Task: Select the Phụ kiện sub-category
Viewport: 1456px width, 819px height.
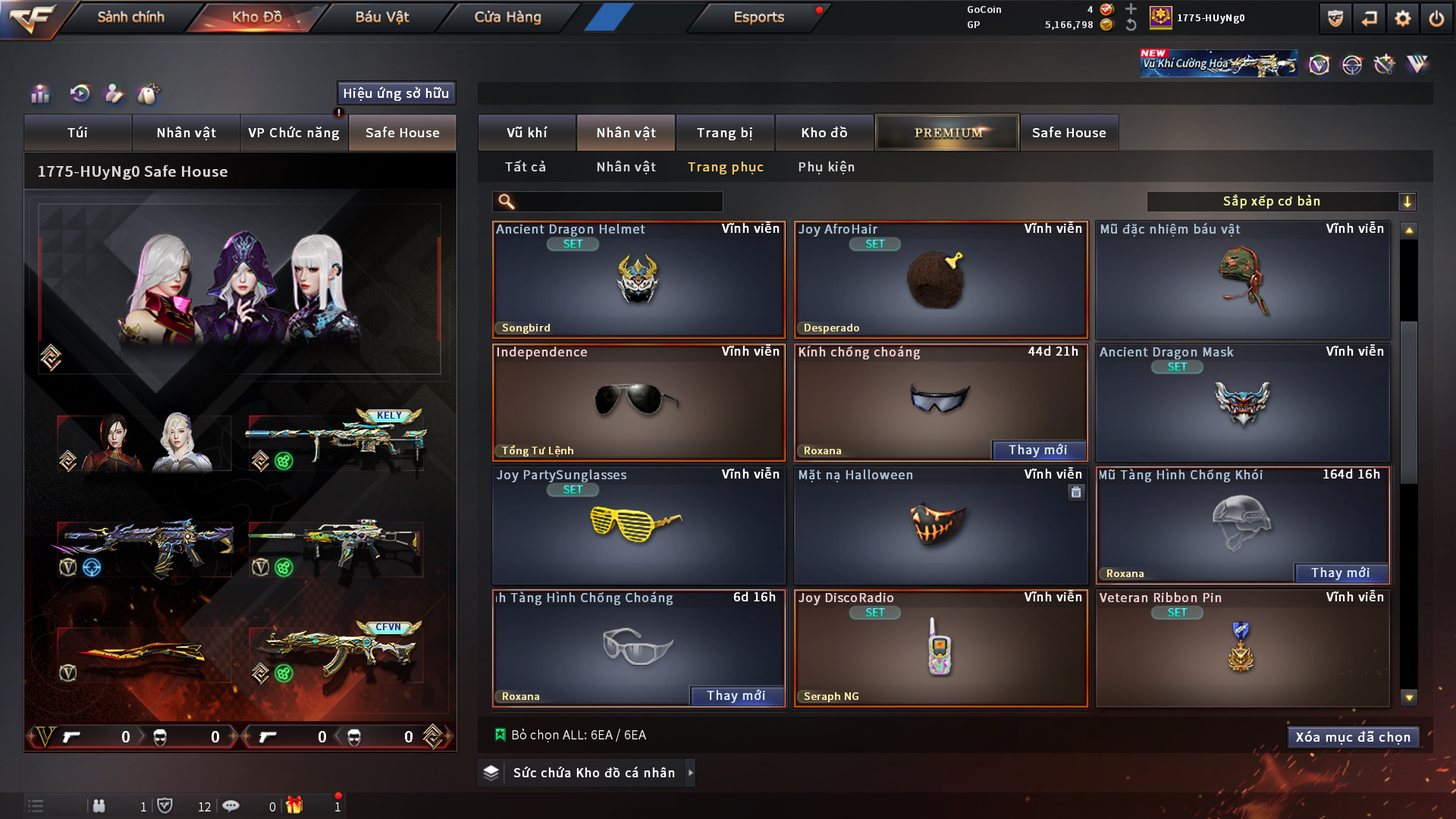Action: [826, 167]
